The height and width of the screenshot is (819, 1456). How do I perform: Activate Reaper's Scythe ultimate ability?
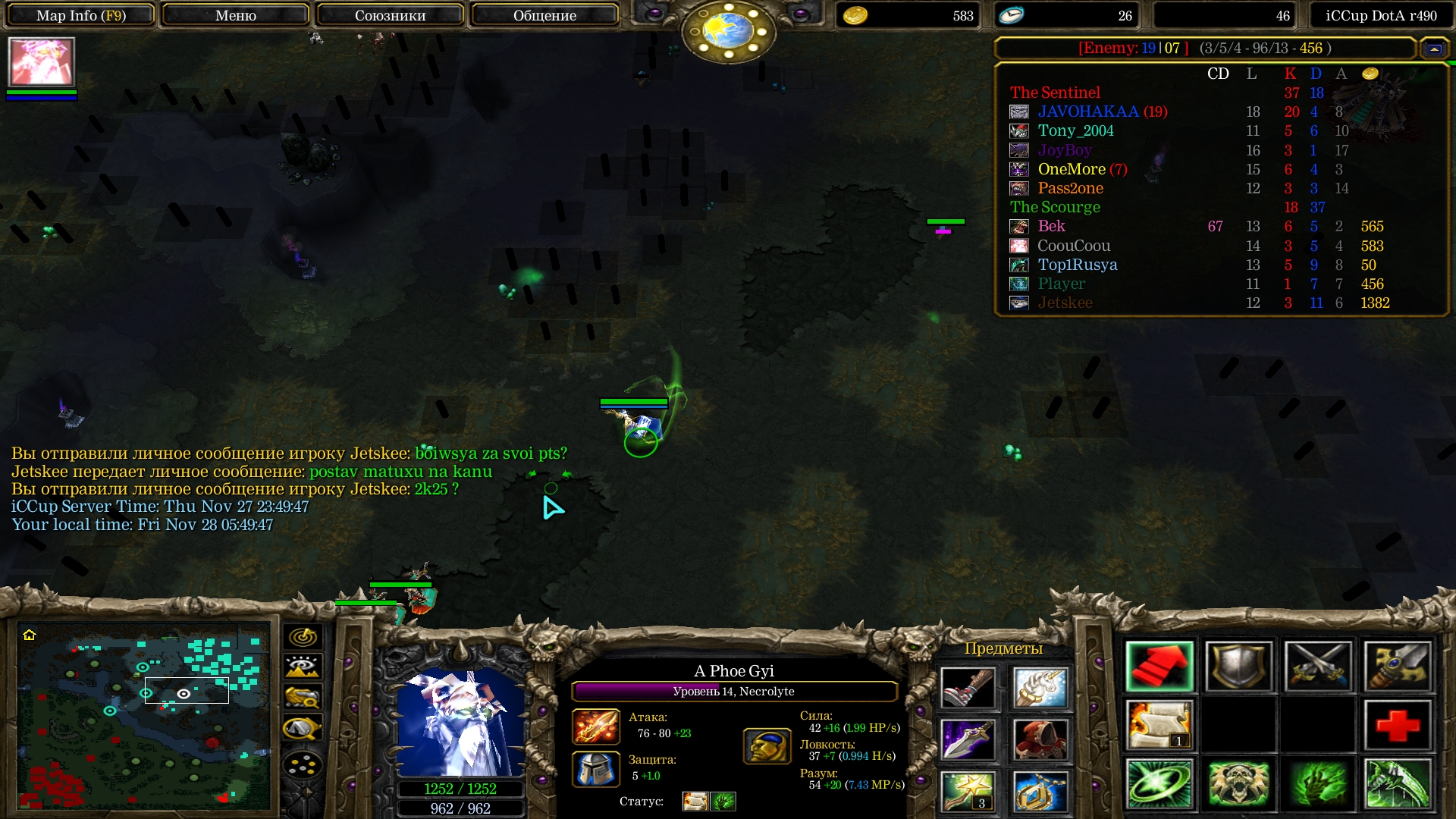coord(1398,783)
